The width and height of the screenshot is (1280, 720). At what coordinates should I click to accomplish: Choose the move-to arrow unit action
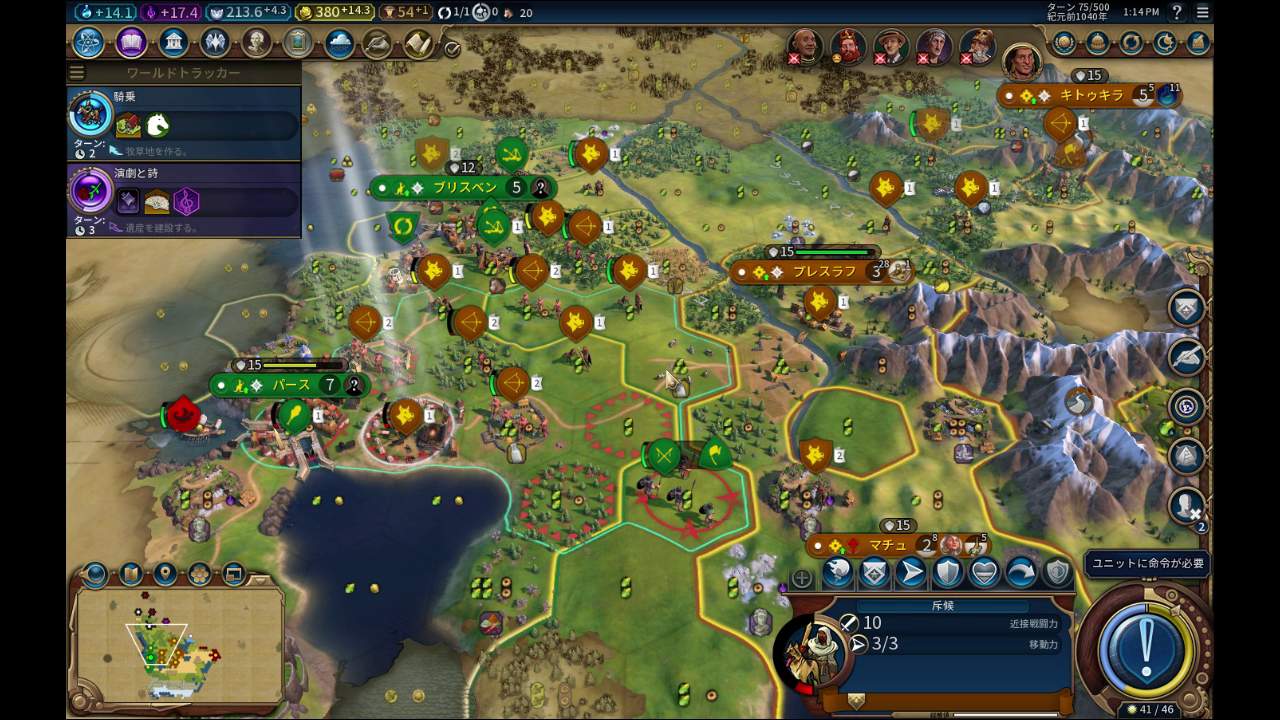point(910,572)
